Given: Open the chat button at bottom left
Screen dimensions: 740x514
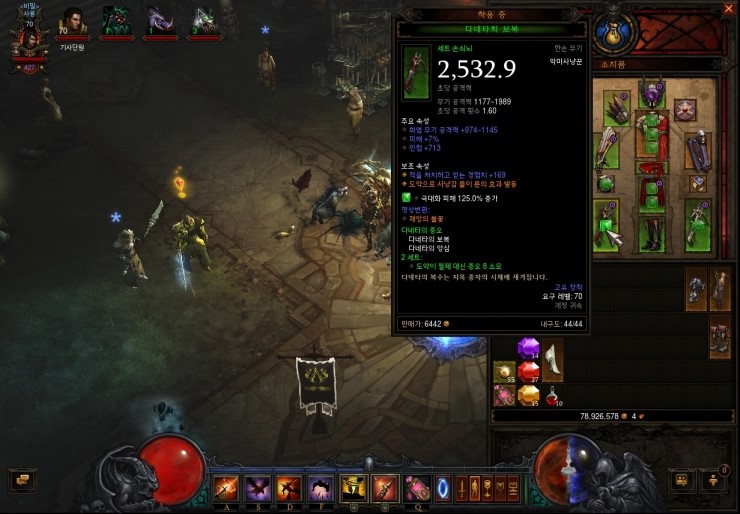Looking at the screenshot, I should click(x=18, y=479).
